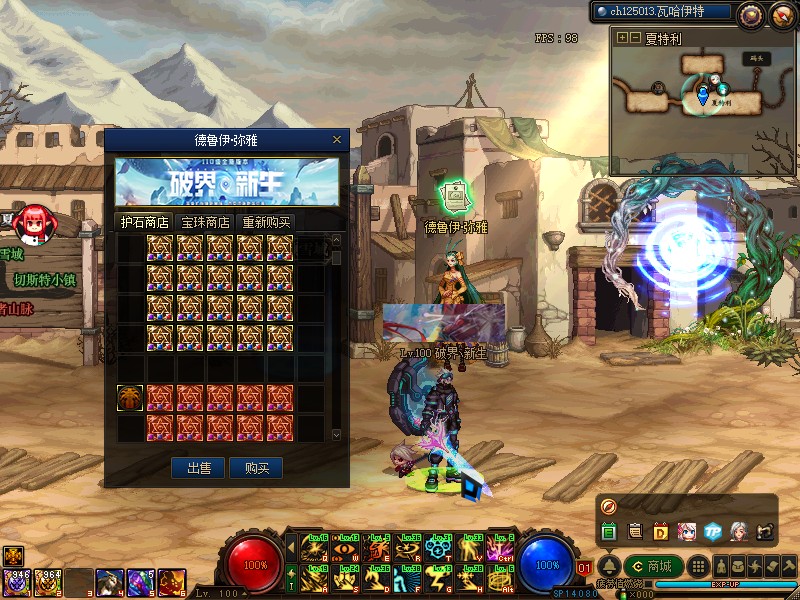Viewport: 800px width, 600px height.
Task: Use the consumable in quick slot 1
Action: tap(17, 579)
